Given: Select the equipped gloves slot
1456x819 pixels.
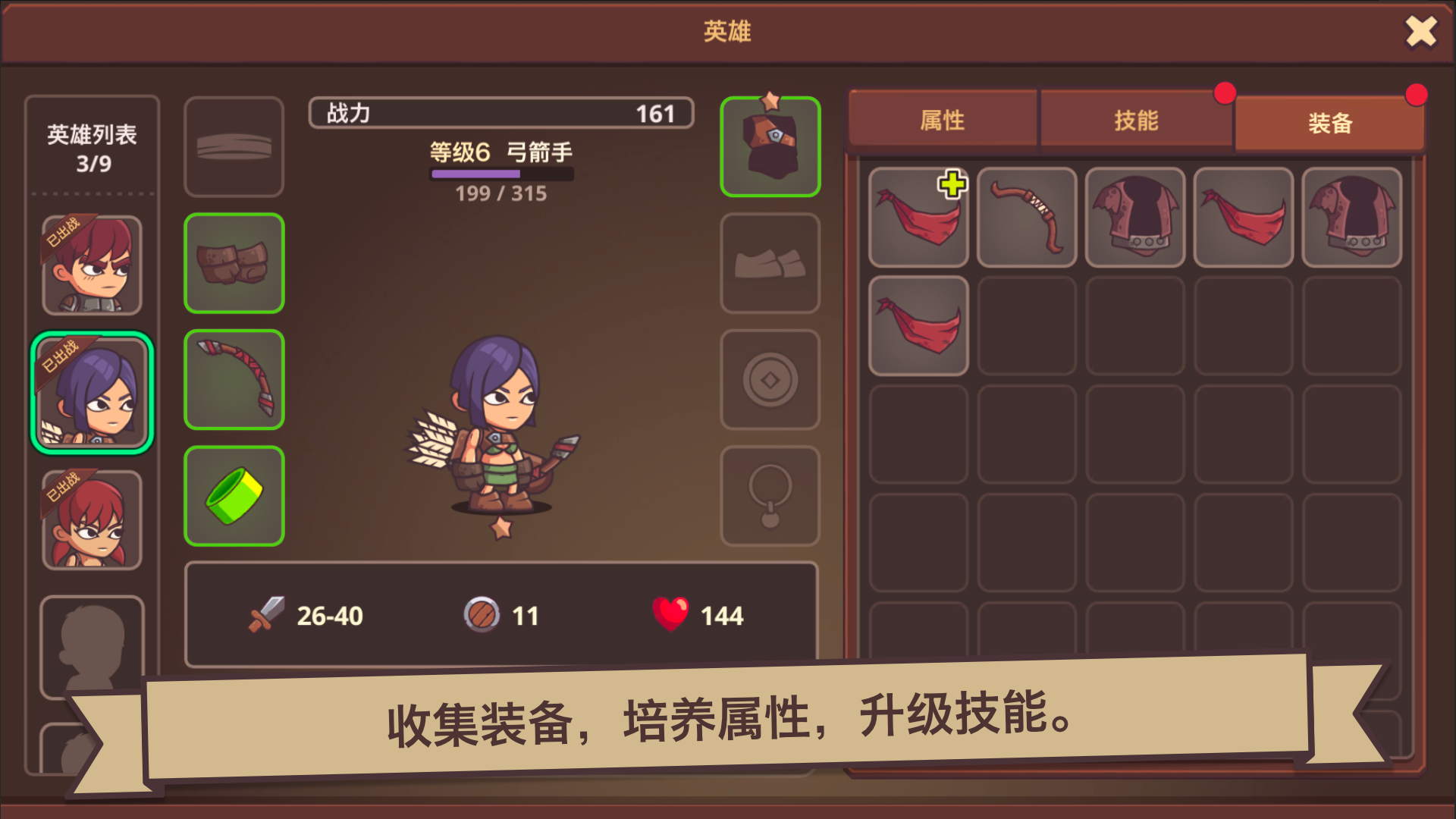Looking at the screenshot, I should [x=234, y=263].
